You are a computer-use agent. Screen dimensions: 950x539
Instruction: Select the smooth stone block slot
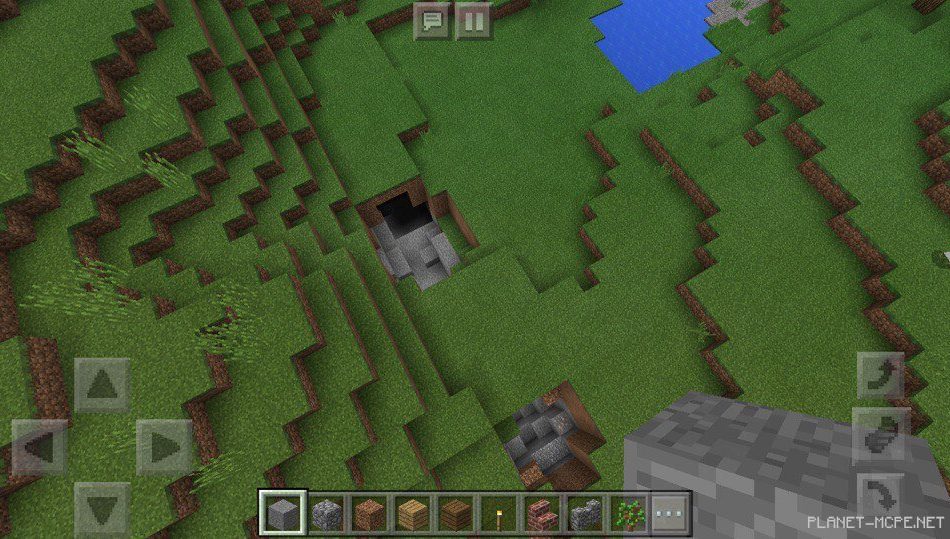tap(283, 514)
